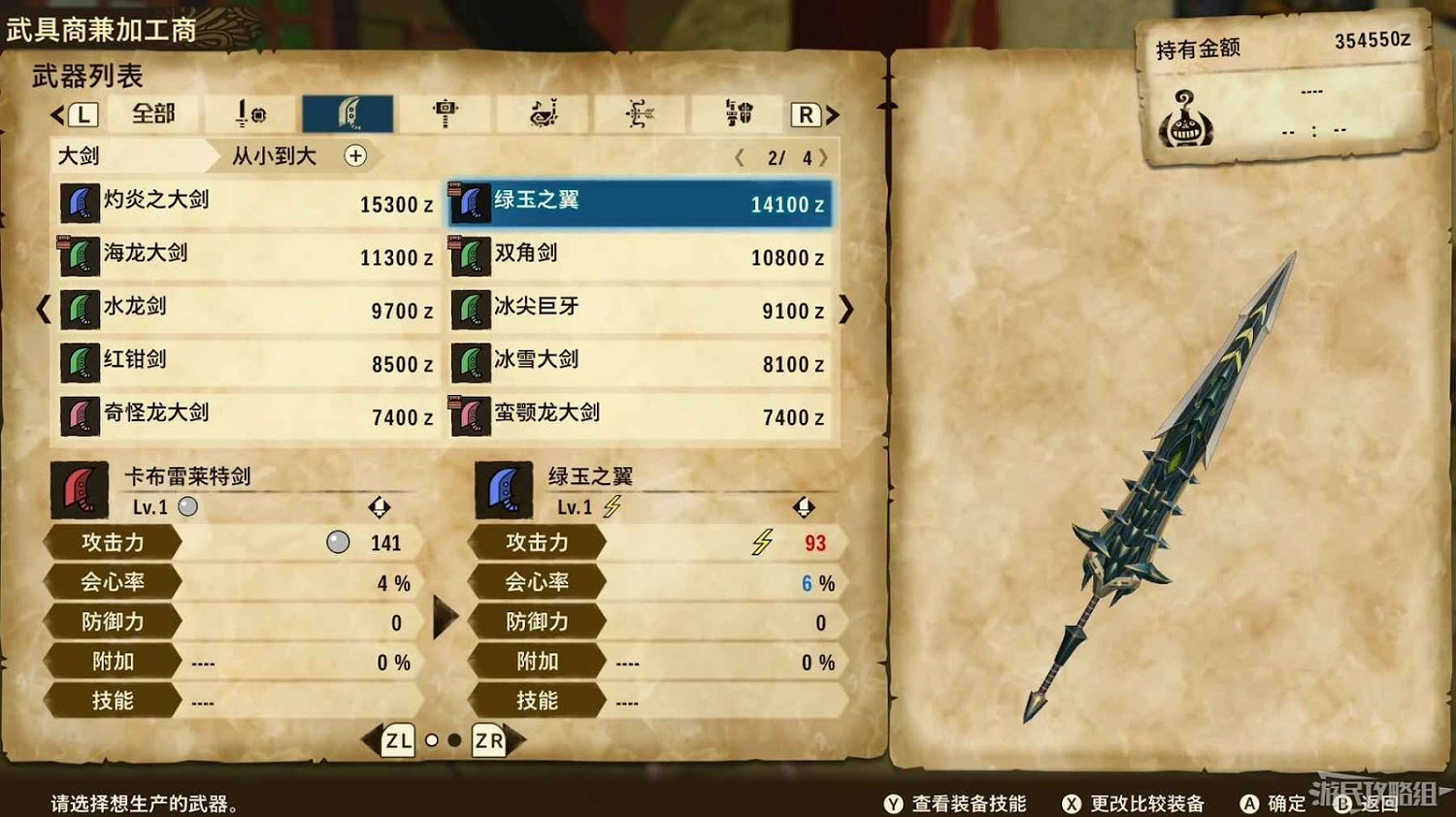Expand the L arrow to previous weapon category
This screenshot has height=817, width=1456.
tap(83, 114)
